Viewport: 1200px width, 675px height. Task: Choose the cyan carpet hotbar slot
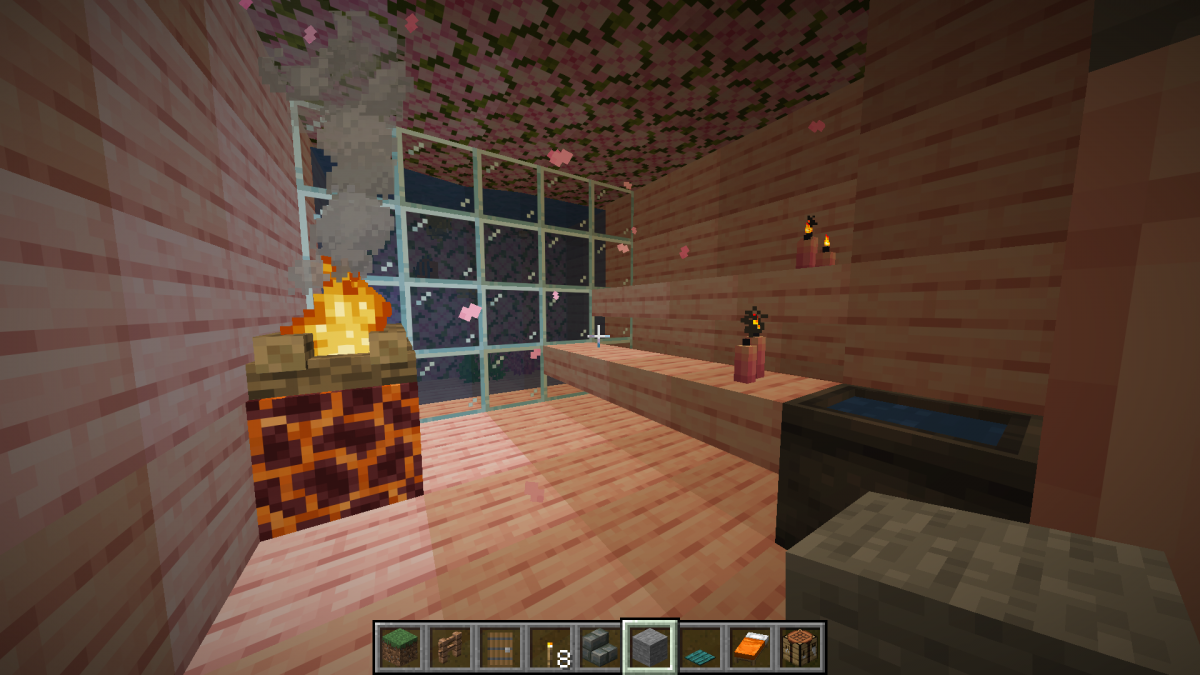coord(700,647)
